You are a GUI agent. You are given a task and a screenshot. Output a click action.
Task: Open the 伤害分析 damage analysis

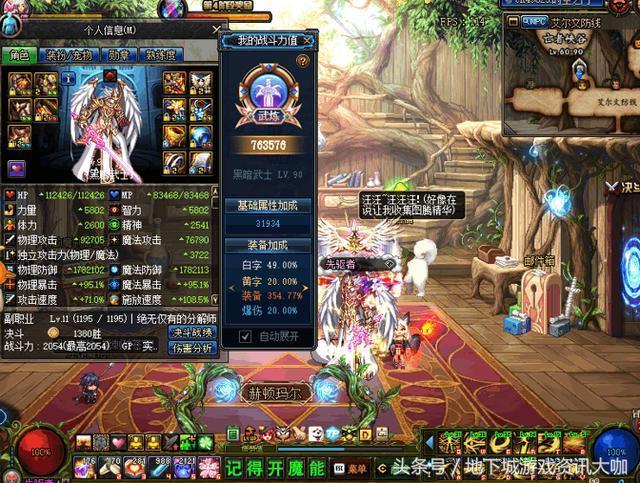click(x=192, y=348)
